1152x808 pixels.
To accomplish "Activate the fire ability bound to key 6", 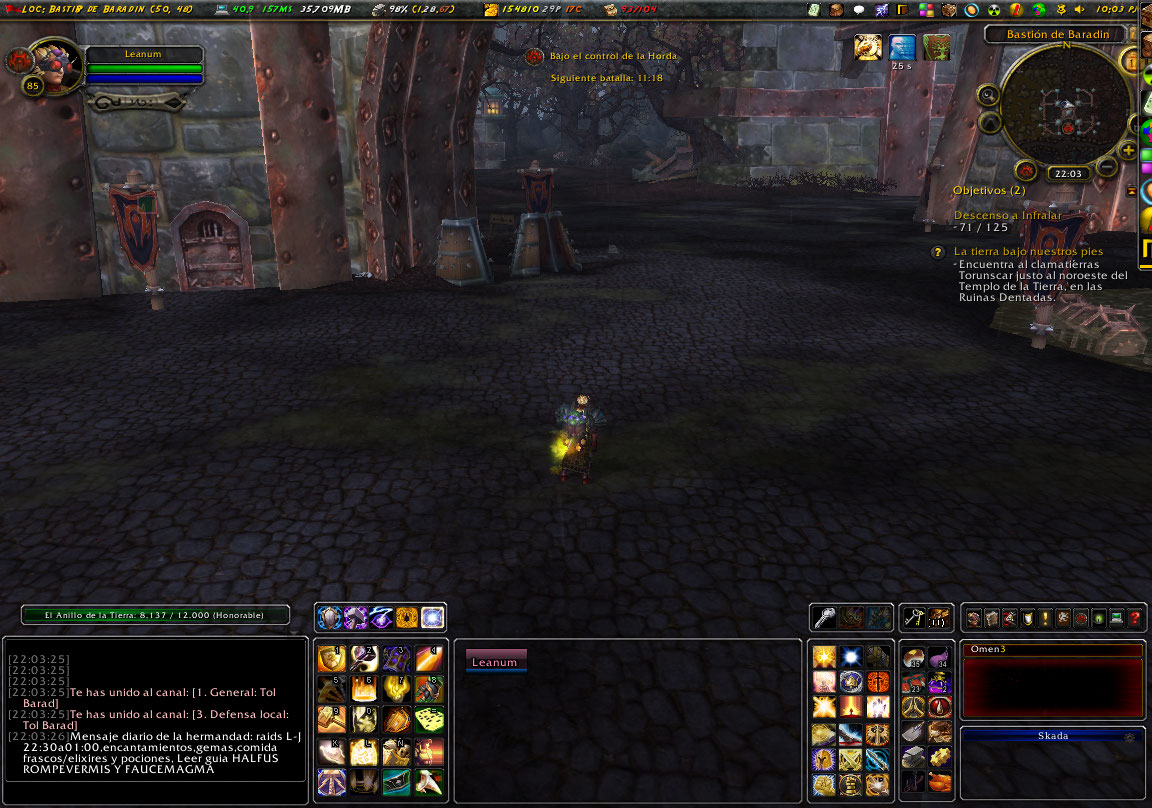I will point(363,689).
